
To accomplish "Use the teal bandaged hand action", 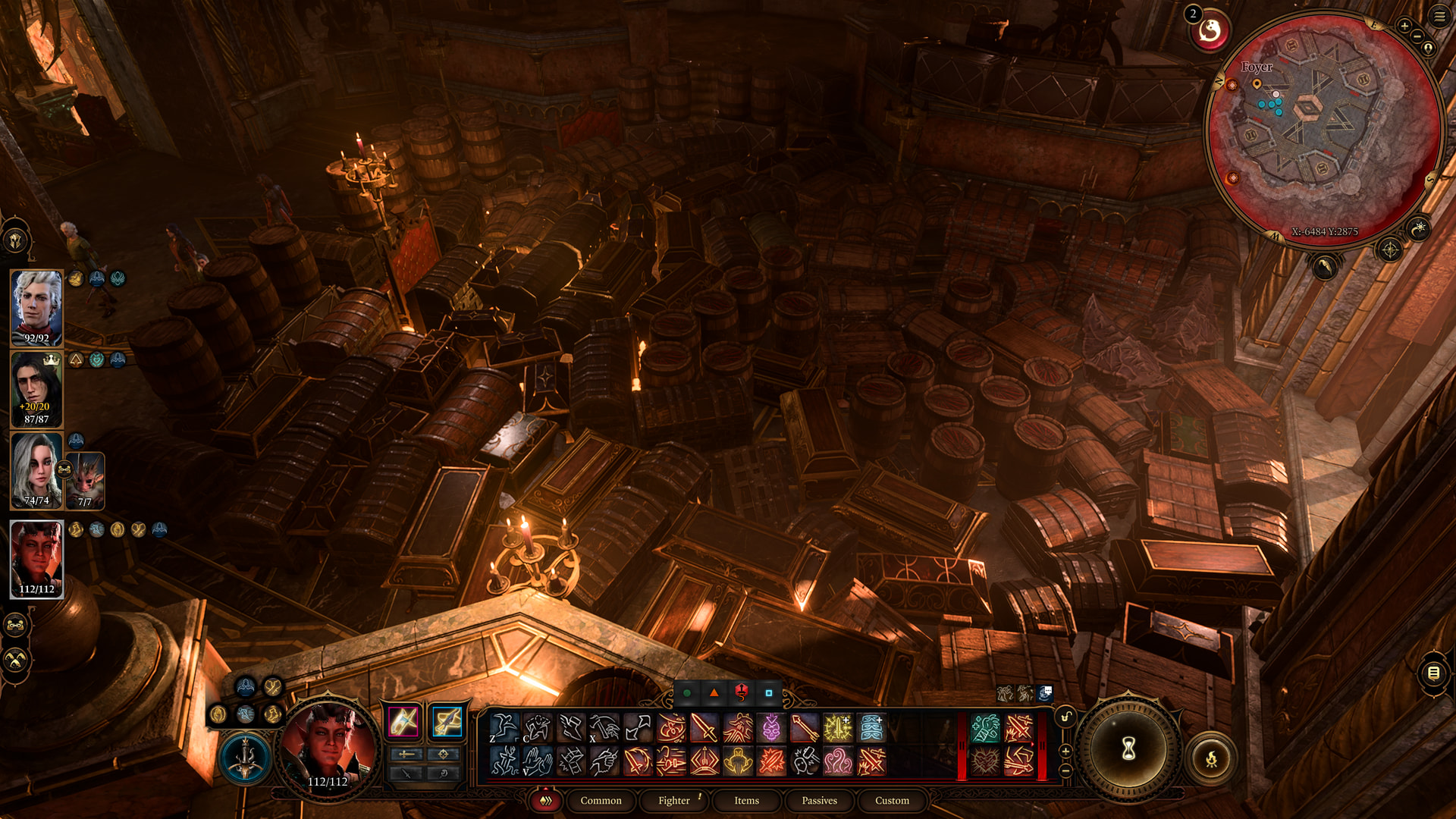I will click(x=985, y=728).
